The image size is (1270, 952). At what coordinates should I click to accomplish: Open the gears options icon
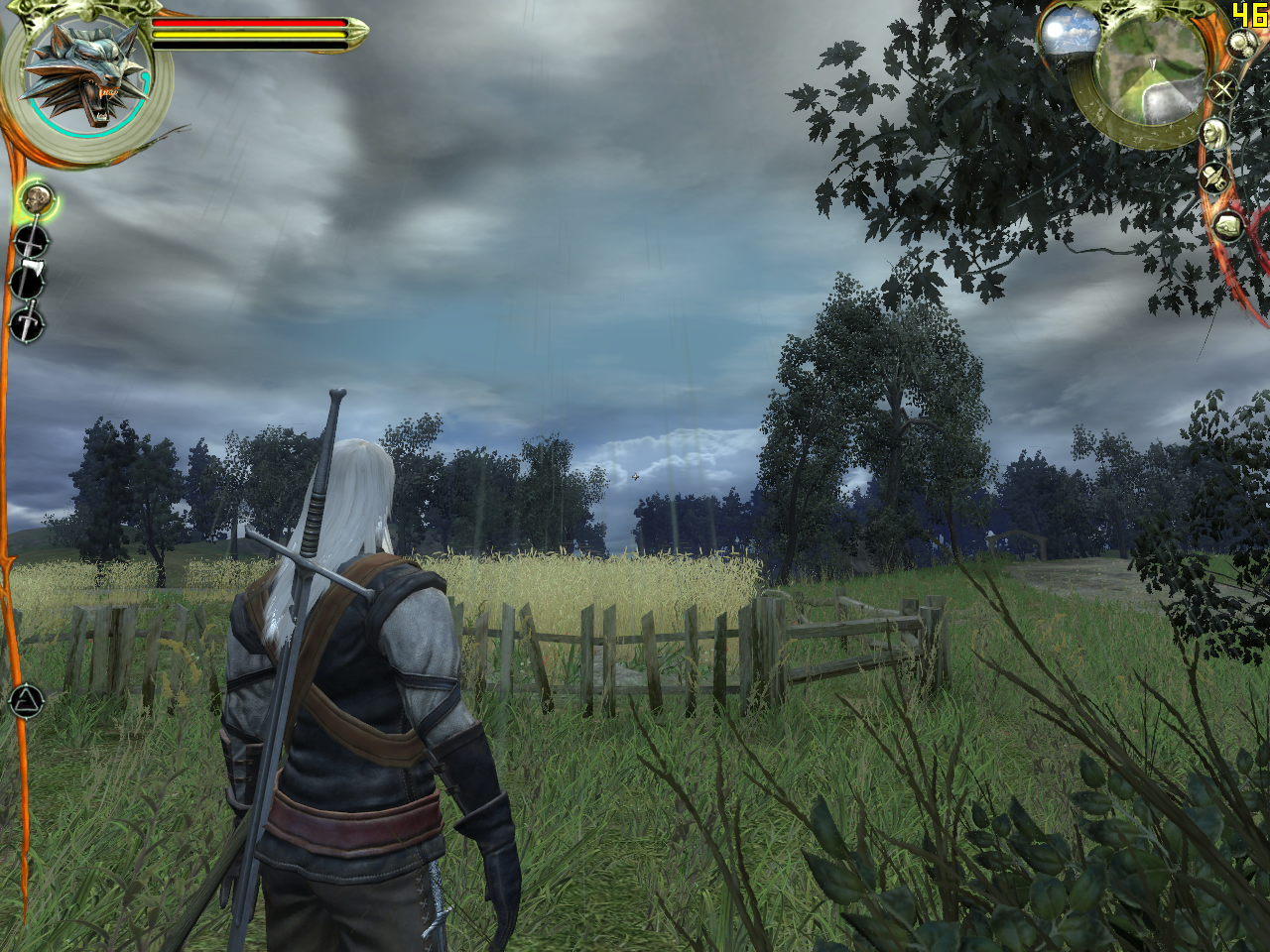click(x=1240, y=43)
